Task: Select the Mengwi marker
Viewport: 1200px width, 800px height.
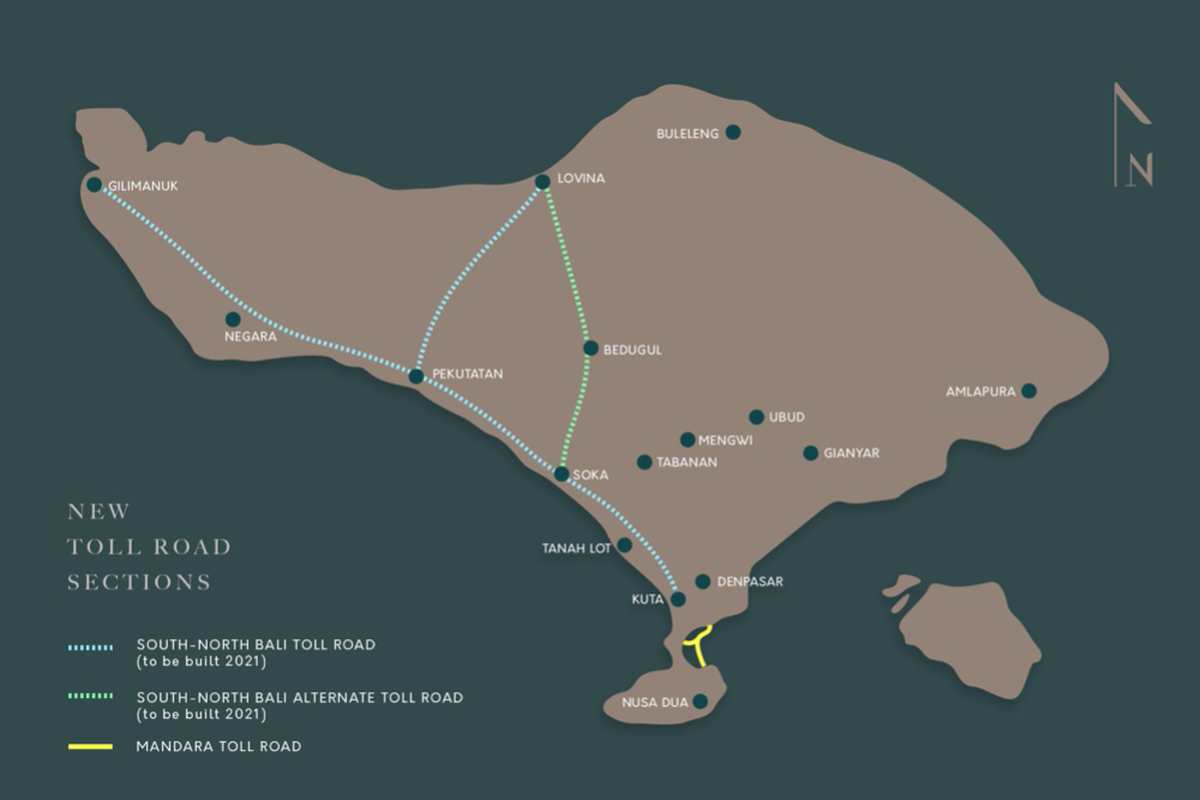Action: point(687,439)
